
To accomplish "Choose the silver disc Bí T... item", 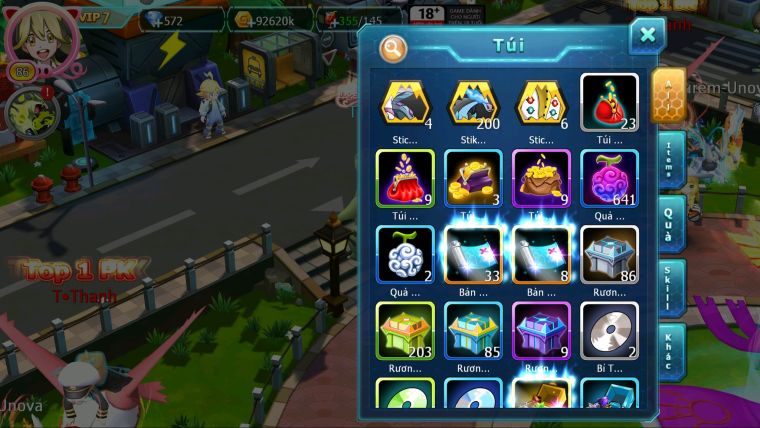I will 609,330.
